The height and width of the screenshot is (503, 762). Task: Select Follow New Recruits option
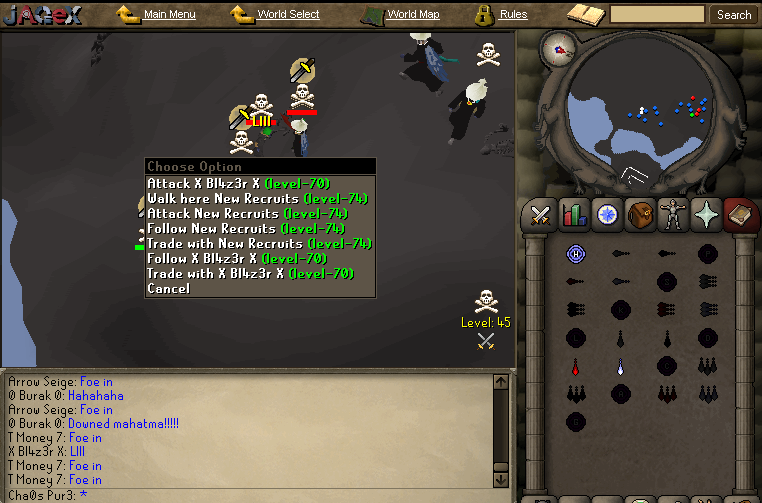click(x=246, y=229)
